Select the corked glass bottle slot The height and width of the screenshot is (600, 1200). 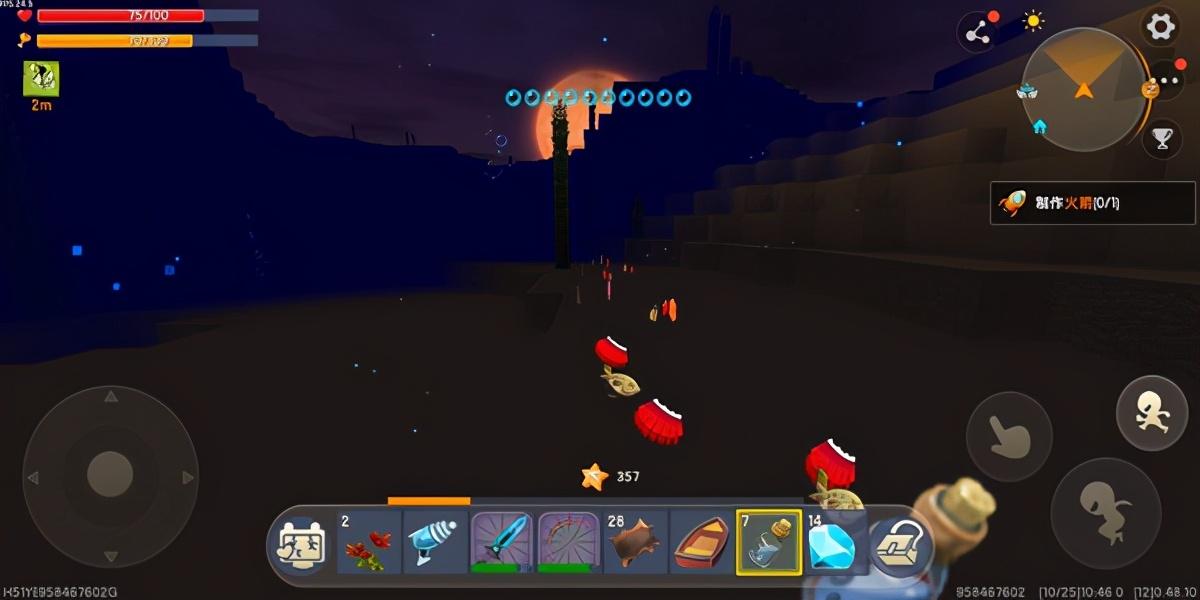[769, 543]
